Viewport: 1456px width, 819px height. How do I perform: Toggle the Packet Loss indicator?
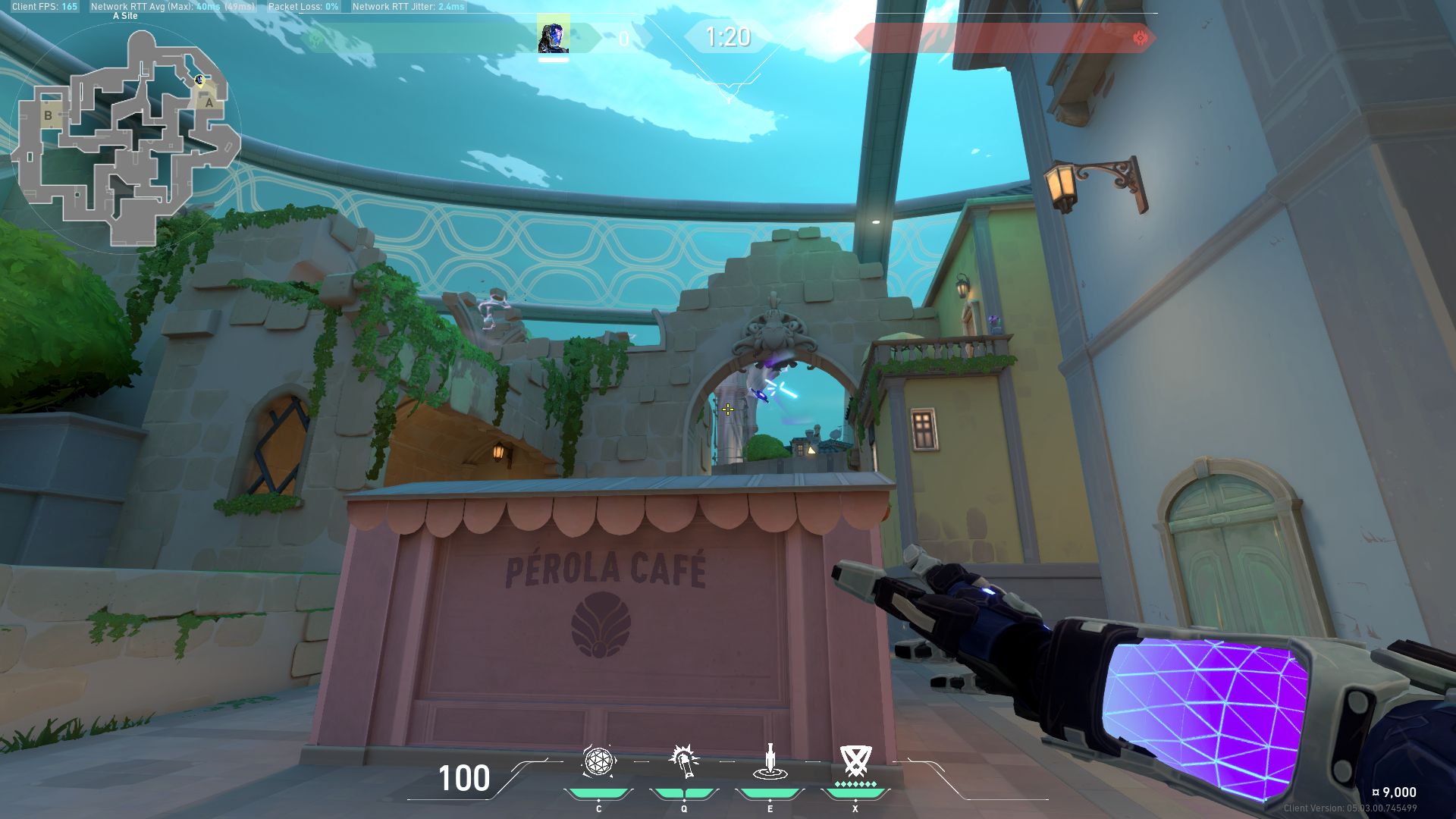pos(303,6)
